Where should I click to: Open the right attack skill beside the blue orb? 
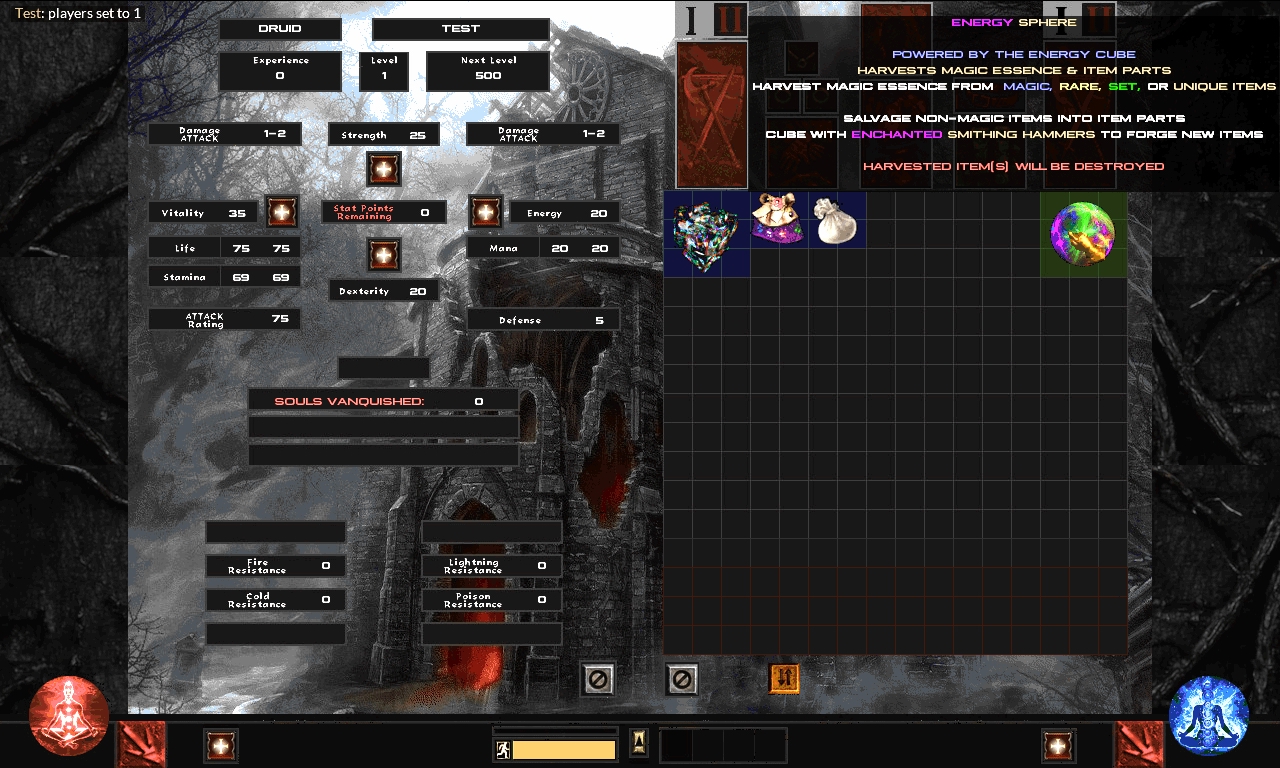(1140, 745)
